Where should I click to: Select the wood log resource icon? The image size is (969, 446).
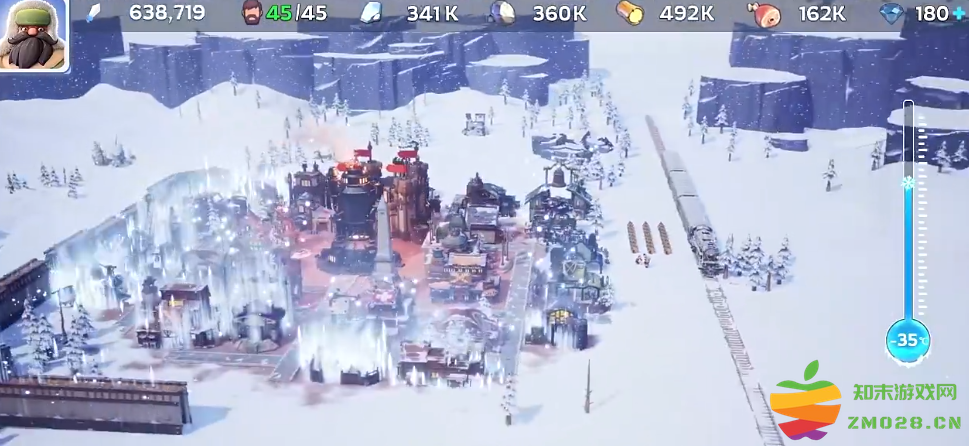point(629,13)
